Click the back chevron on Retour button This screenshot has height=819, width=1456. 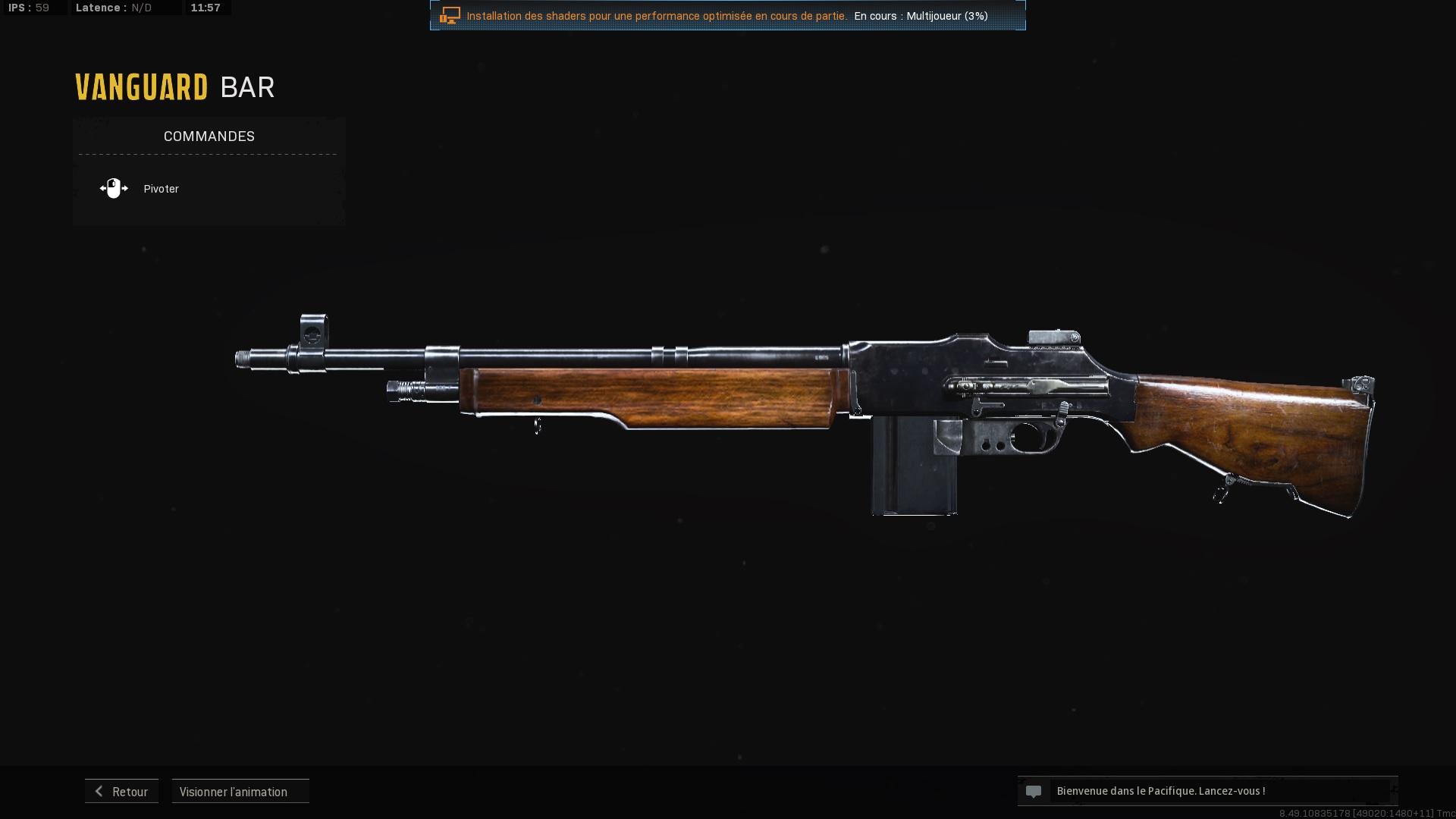tap(99, 791)
